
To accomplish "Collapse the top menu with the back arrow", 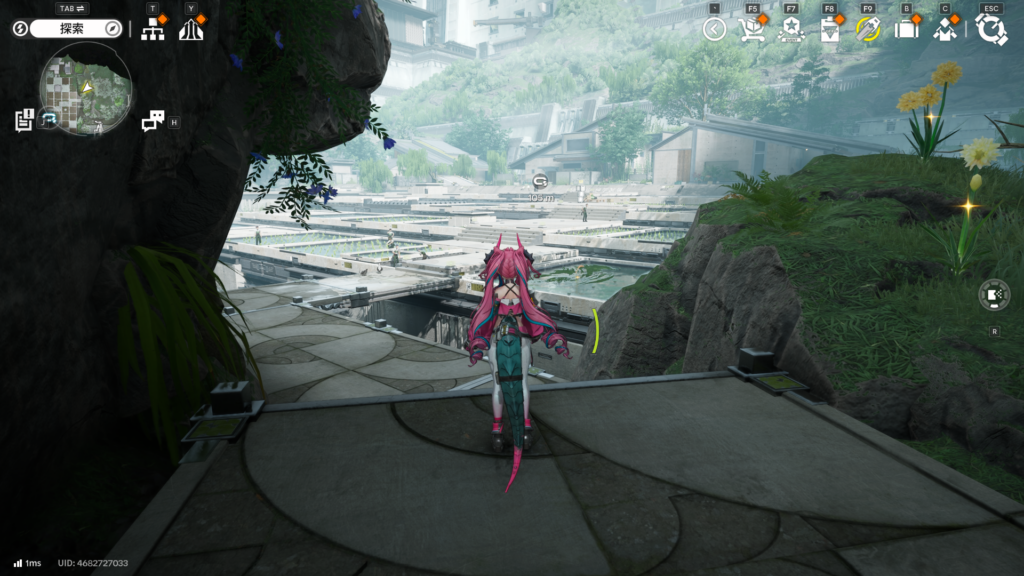I will pyautogui.click(x=714, y=29).
